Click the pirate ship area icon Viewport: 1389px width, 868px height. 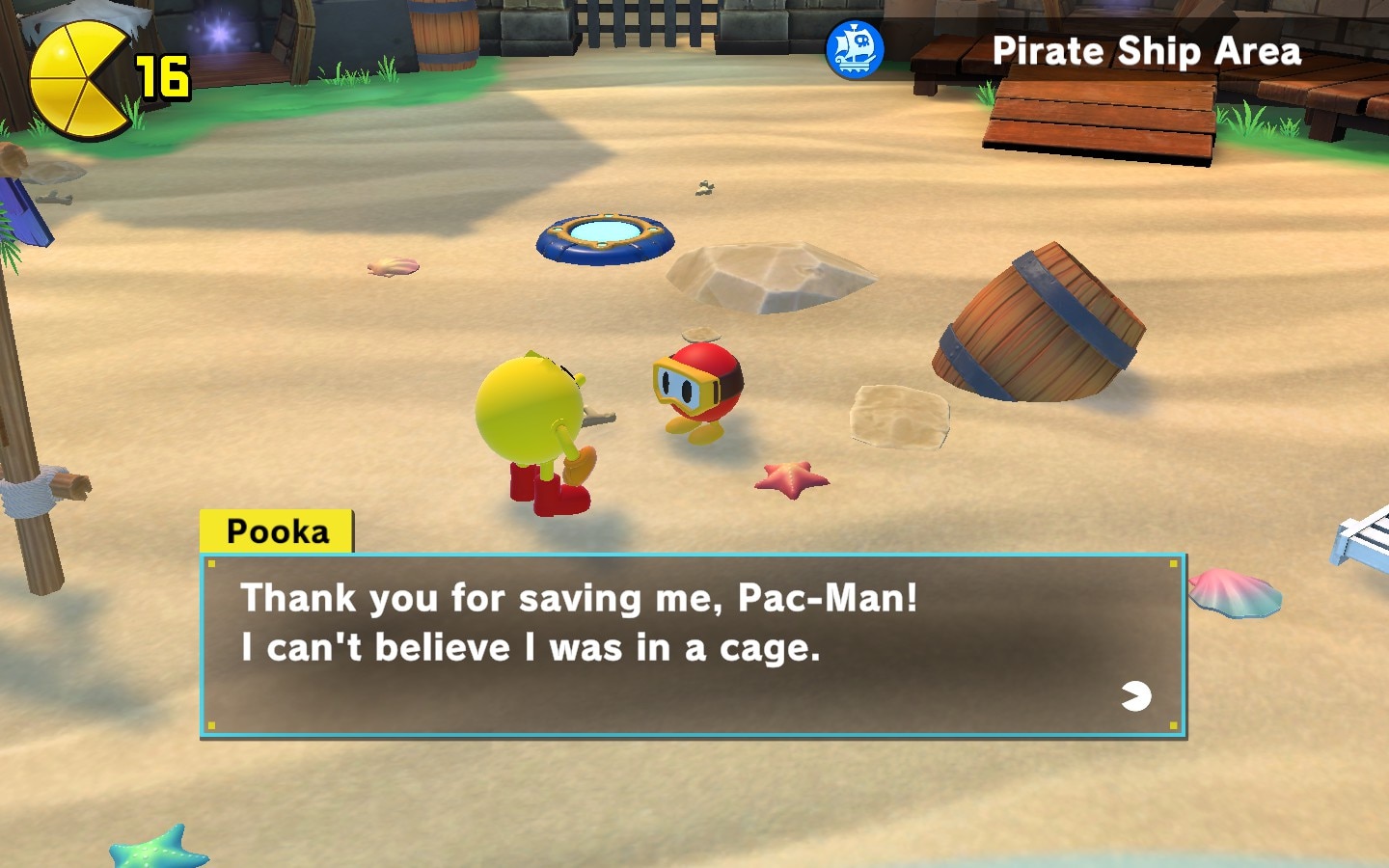(855, 50)
